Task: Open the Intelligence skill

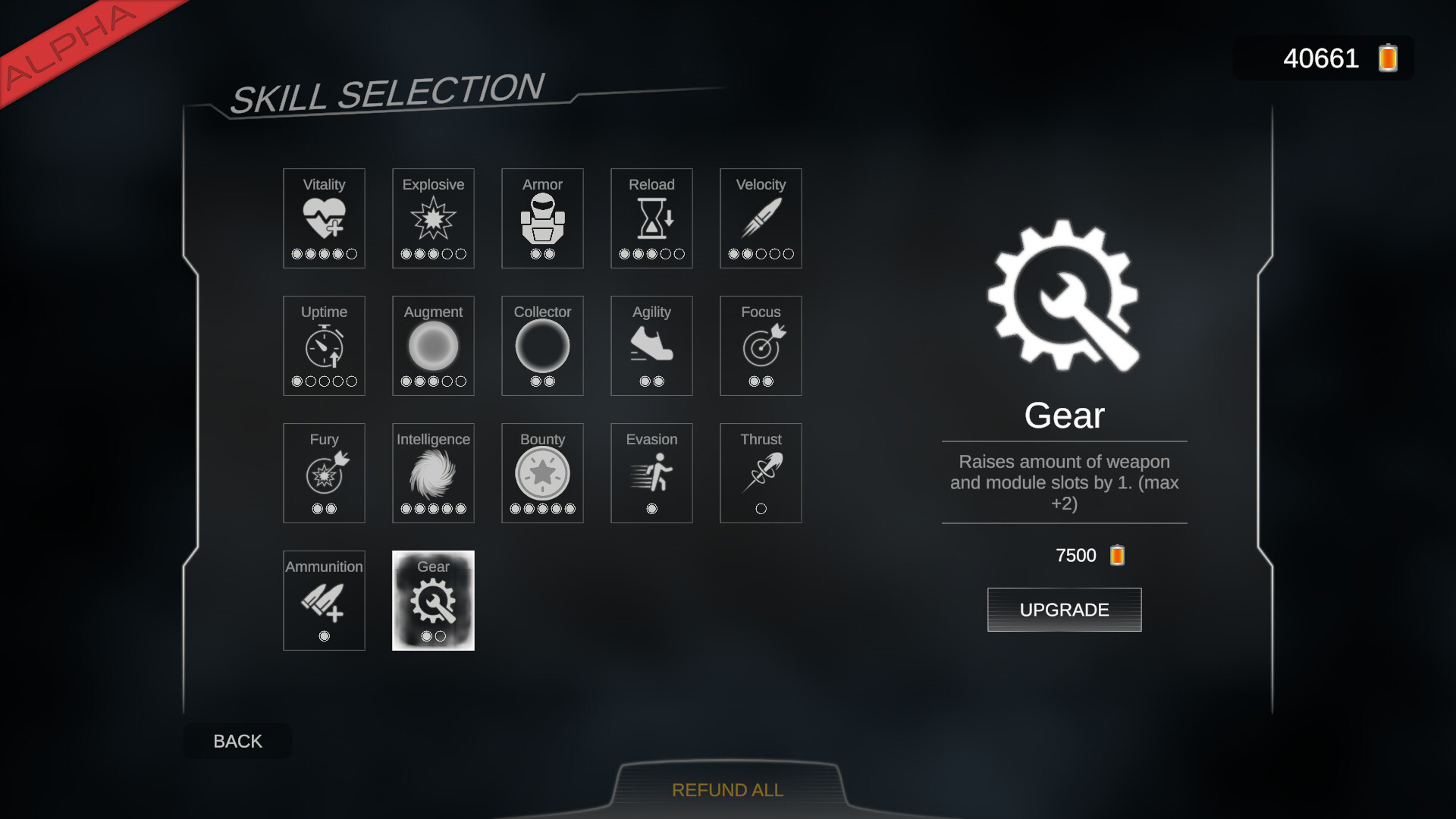Action: (433, 473)
